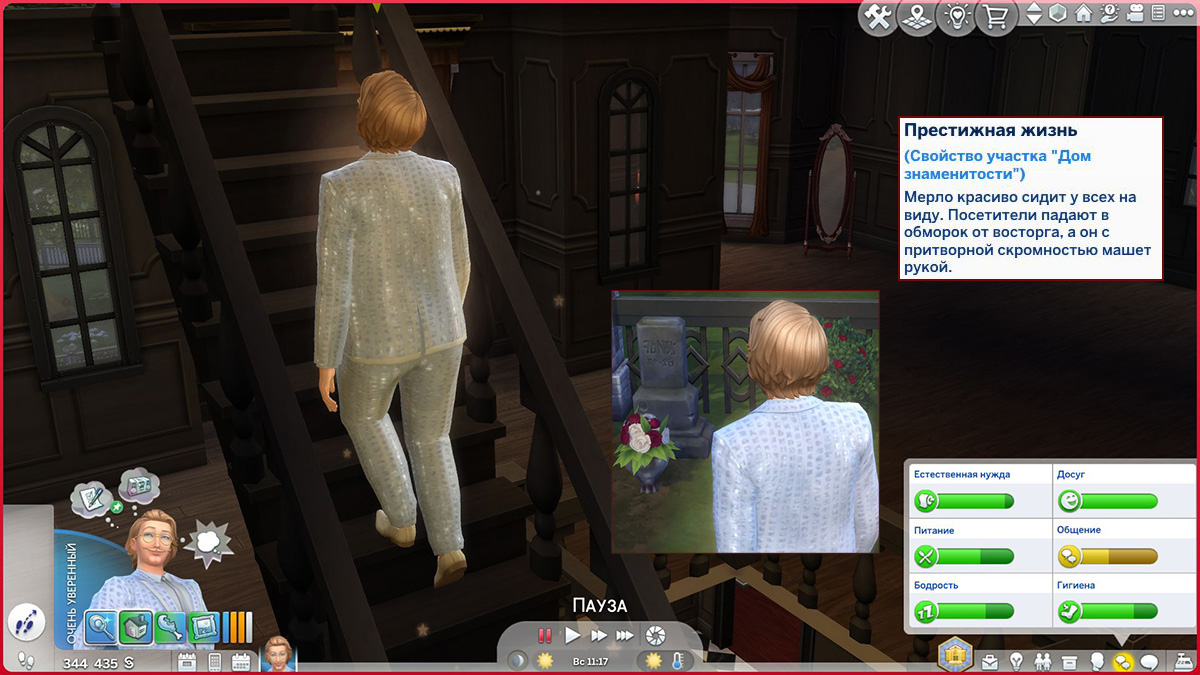The image size is (1200, 675).
Task: Toggle the walls cutaway view cube
Action: (x=1059, y=14)
